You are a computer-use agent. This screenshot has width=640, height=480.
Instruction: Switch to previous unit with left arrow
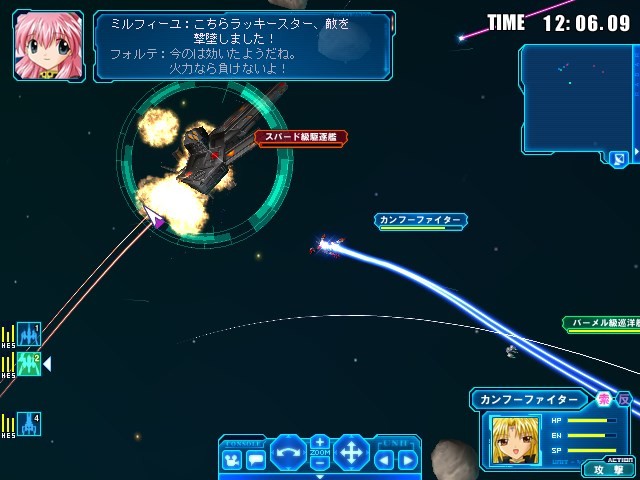[x=384, y=460]
